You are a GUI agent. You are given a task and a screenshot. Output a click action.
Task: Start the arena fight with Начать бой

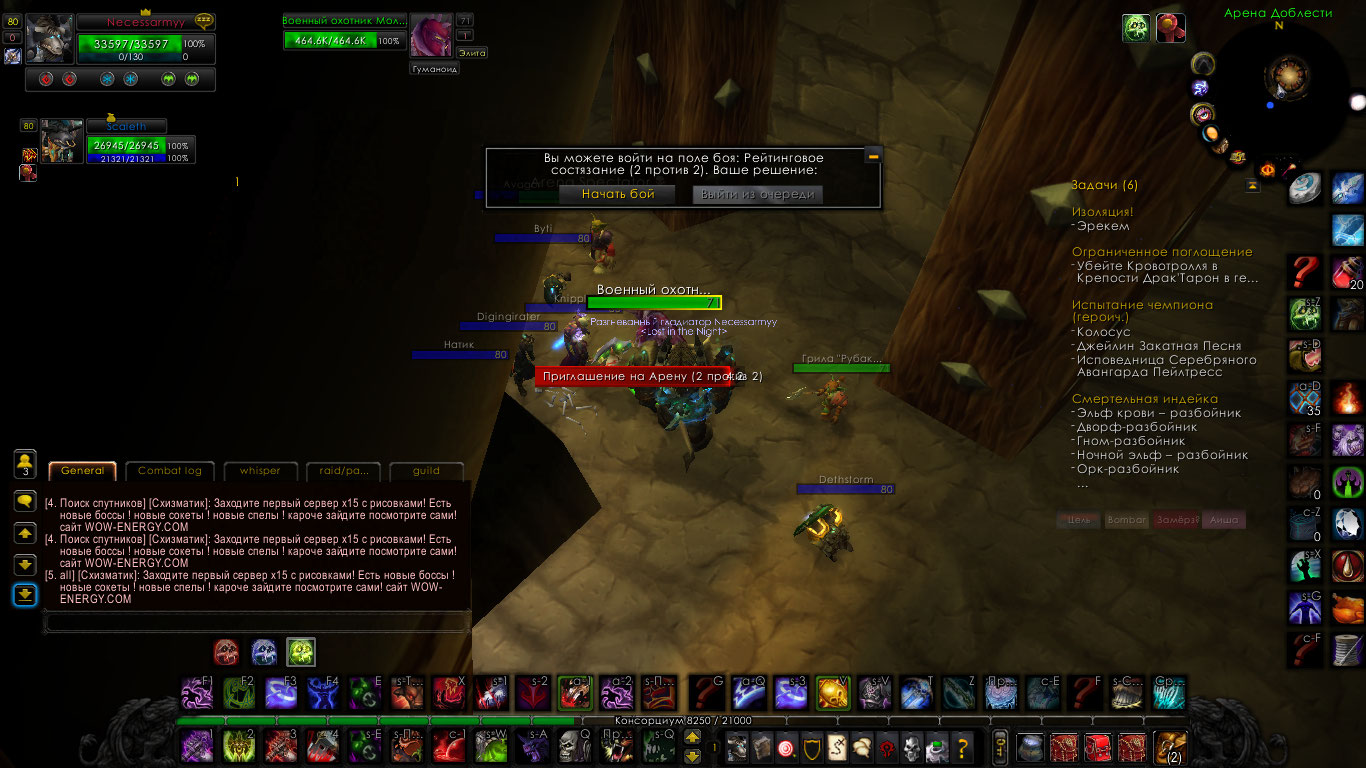pyautogui.click(x=618, y=194)
